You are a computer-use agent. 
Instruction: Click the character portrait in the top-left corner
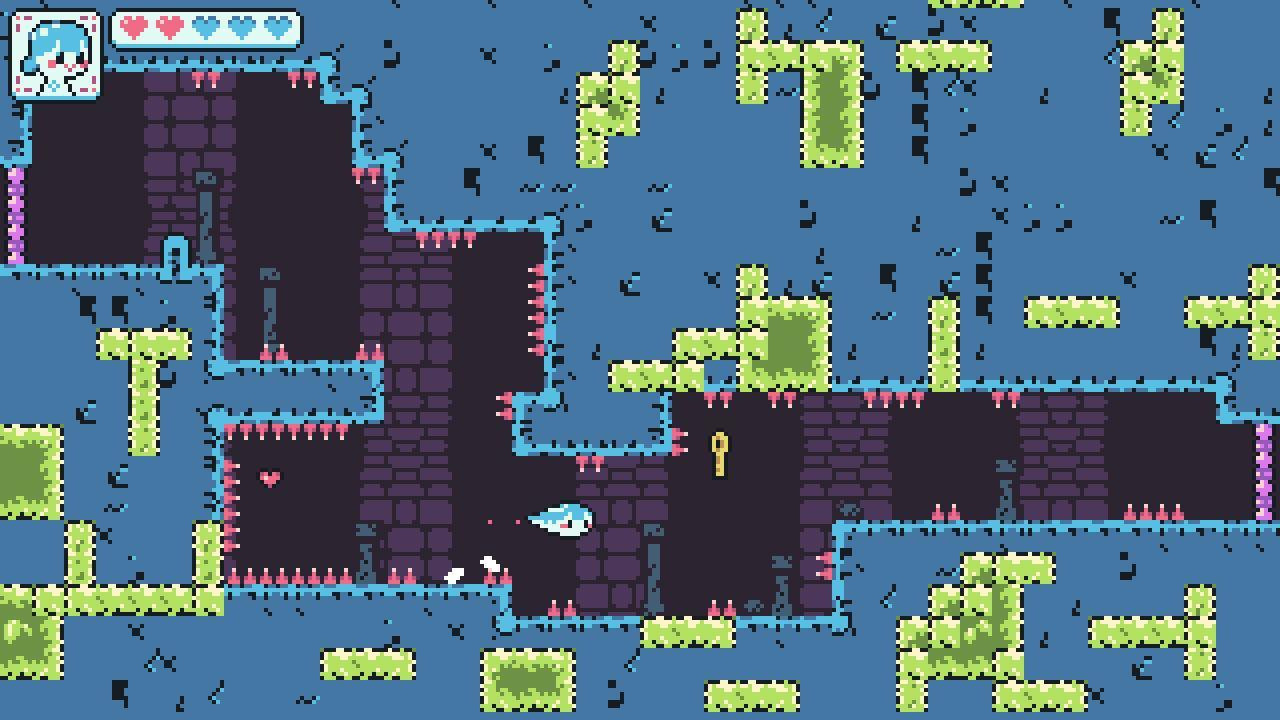(55, 55)
